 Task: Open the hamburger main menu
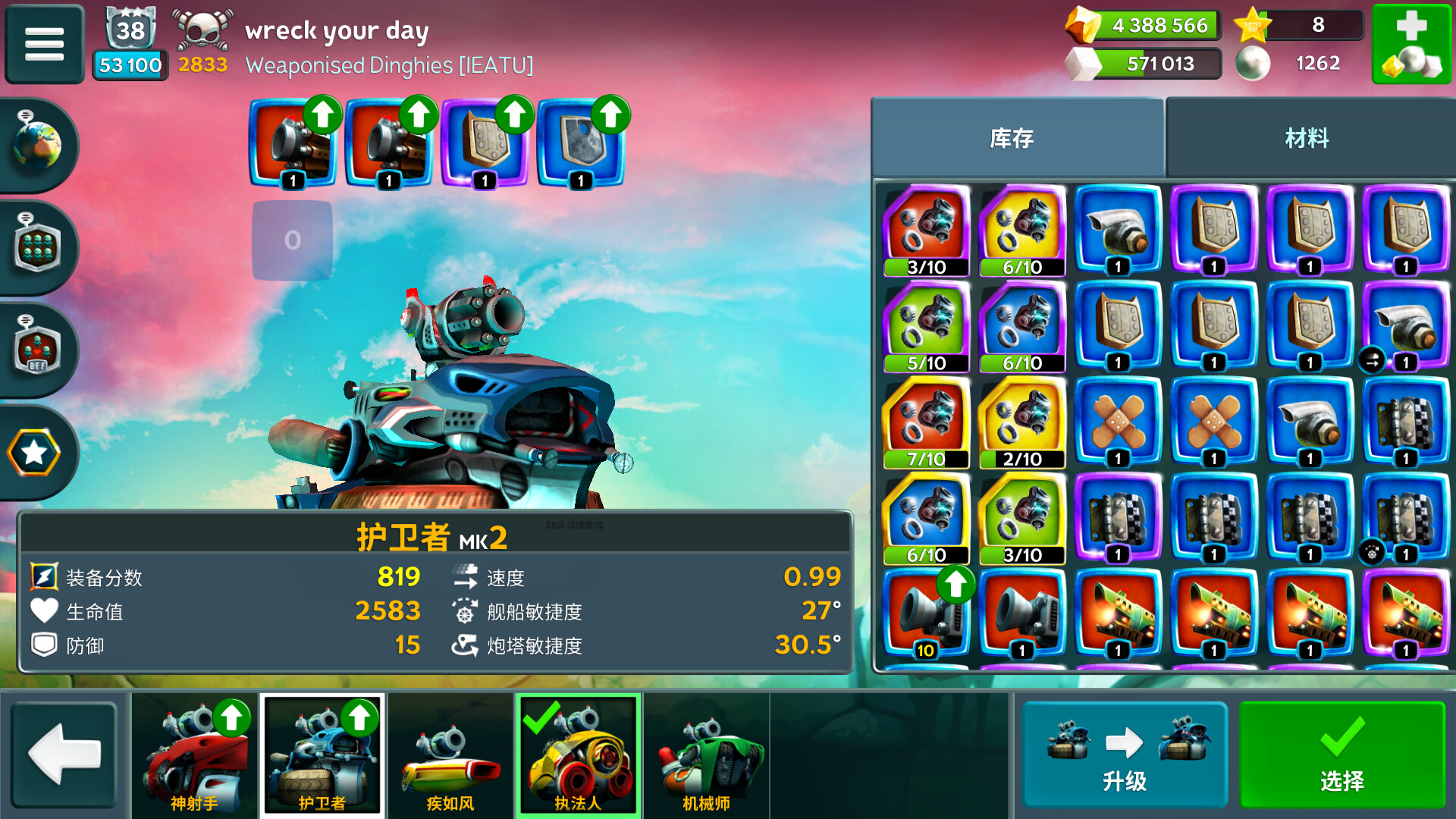click(x=44, y=43)
